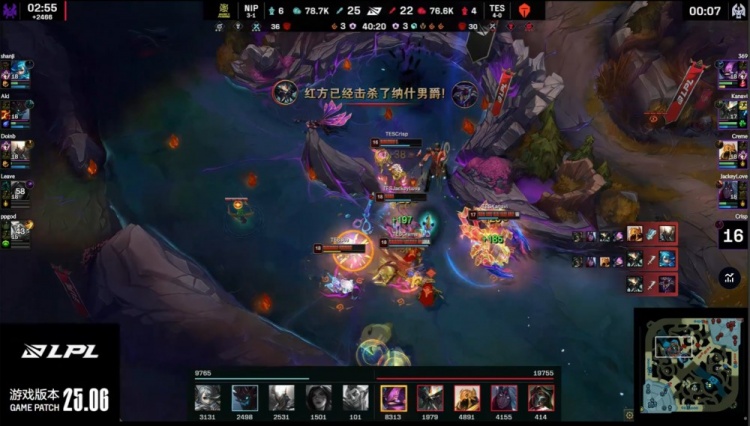Choose the champion portrait with 4155 damage
750x426 pixels.
[504, 397]
